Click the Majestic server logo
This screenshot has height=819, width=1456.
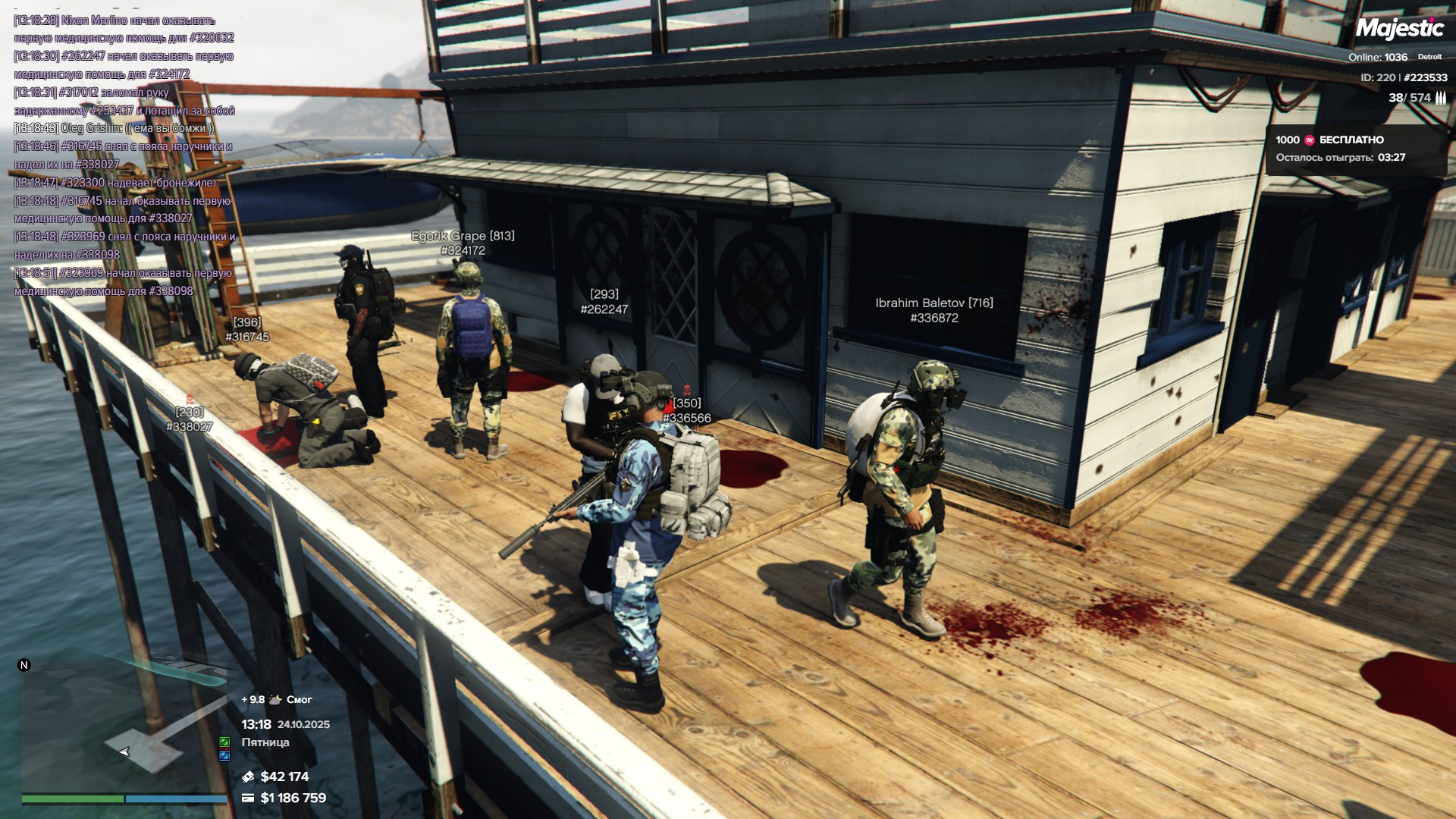(x=1399, y=29)
